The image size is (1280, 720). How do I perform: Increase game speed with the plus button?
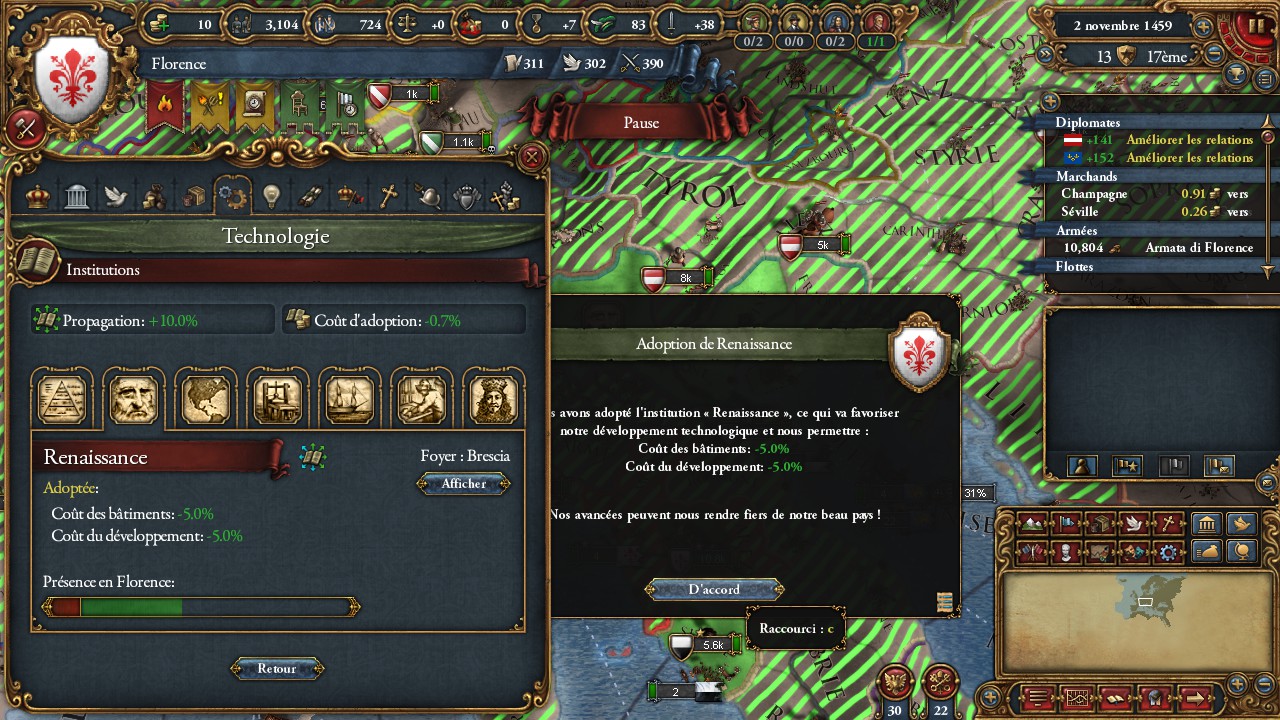(1204, 27)
